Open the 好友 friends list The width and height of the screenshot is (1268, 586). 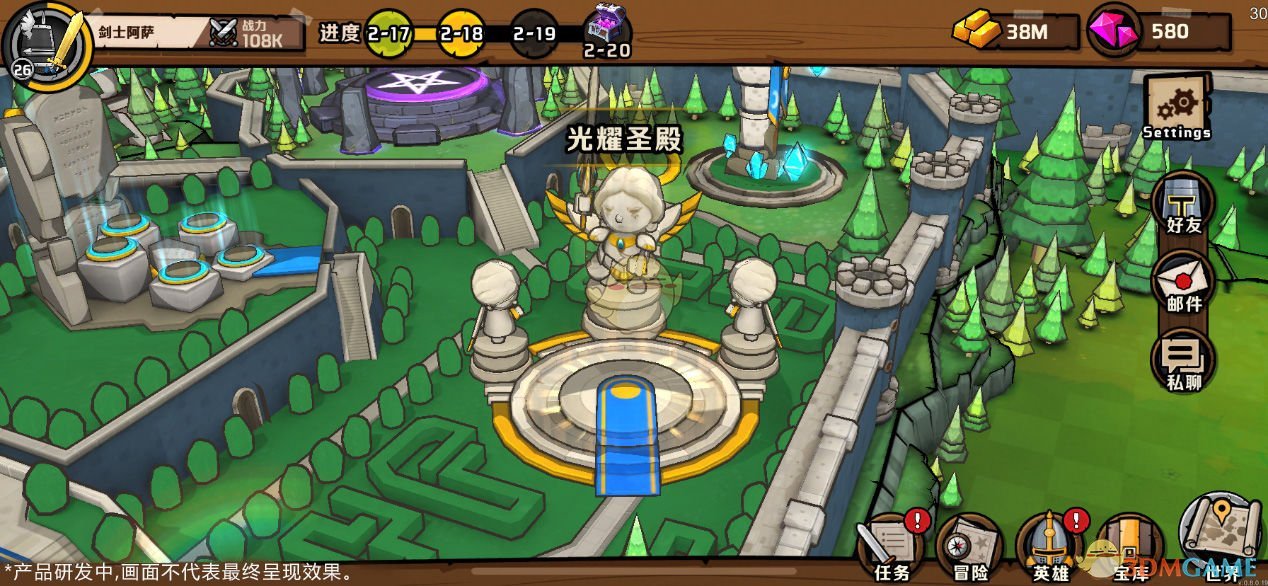(1183, 207)
